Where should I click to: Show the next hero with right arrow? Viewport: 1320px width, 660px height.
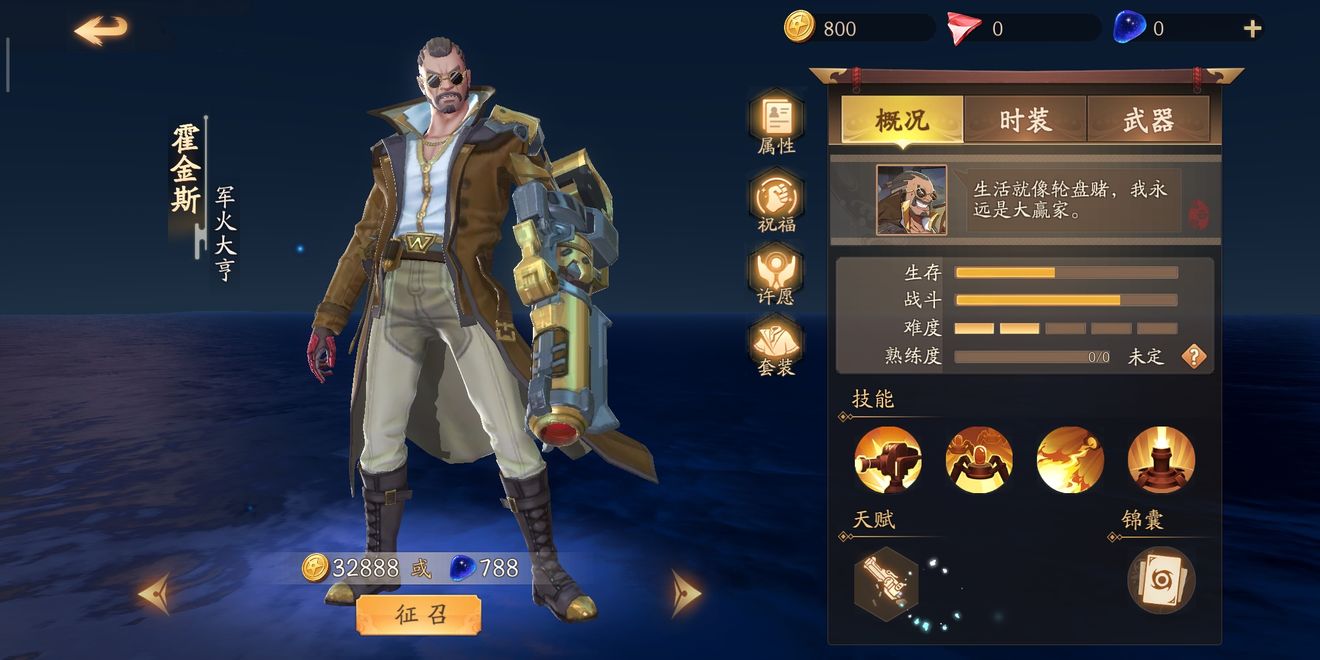pos(685,594)
